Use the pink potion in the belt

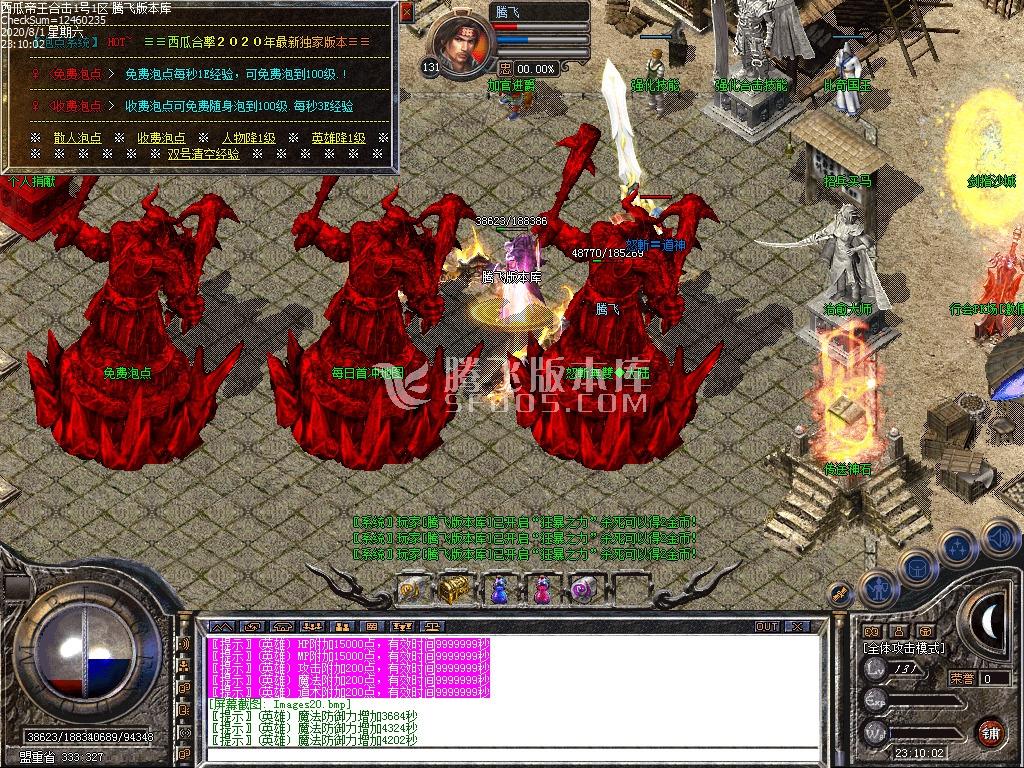pyautogui.click(x=541, y=590)
